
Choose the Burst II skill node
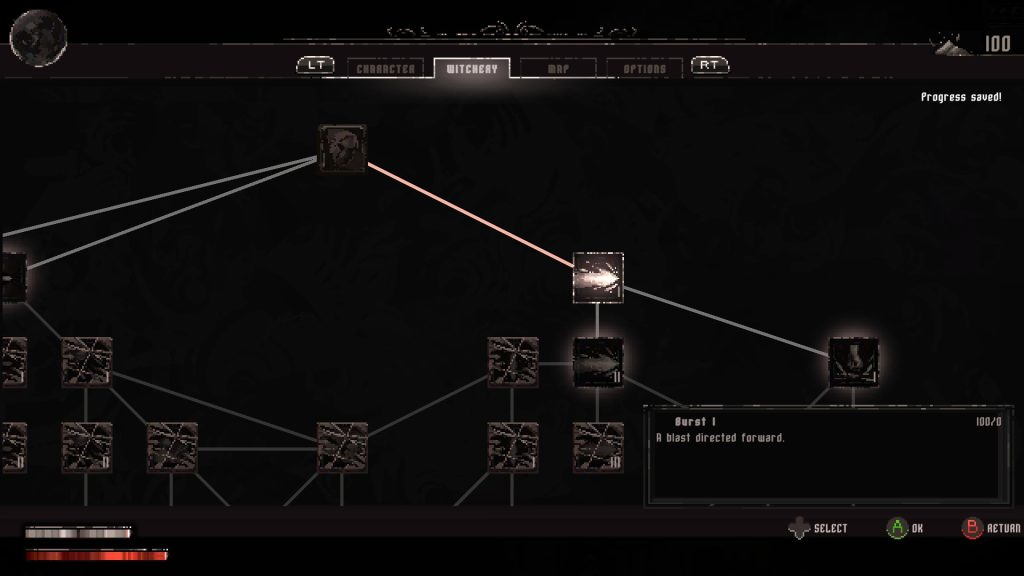pos(598,362)
